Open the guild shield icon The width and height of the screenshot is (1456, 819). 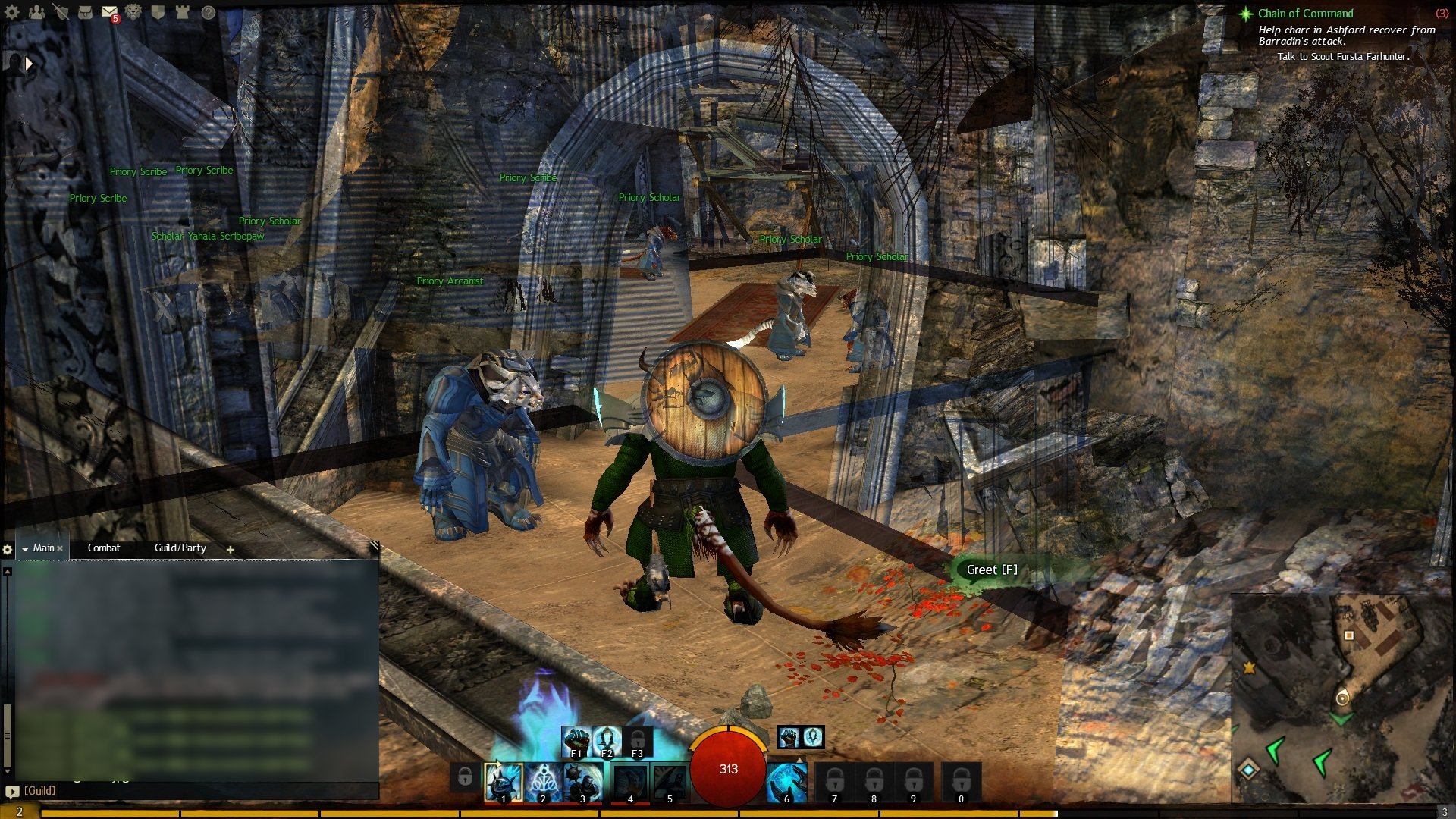coord(158,12)
